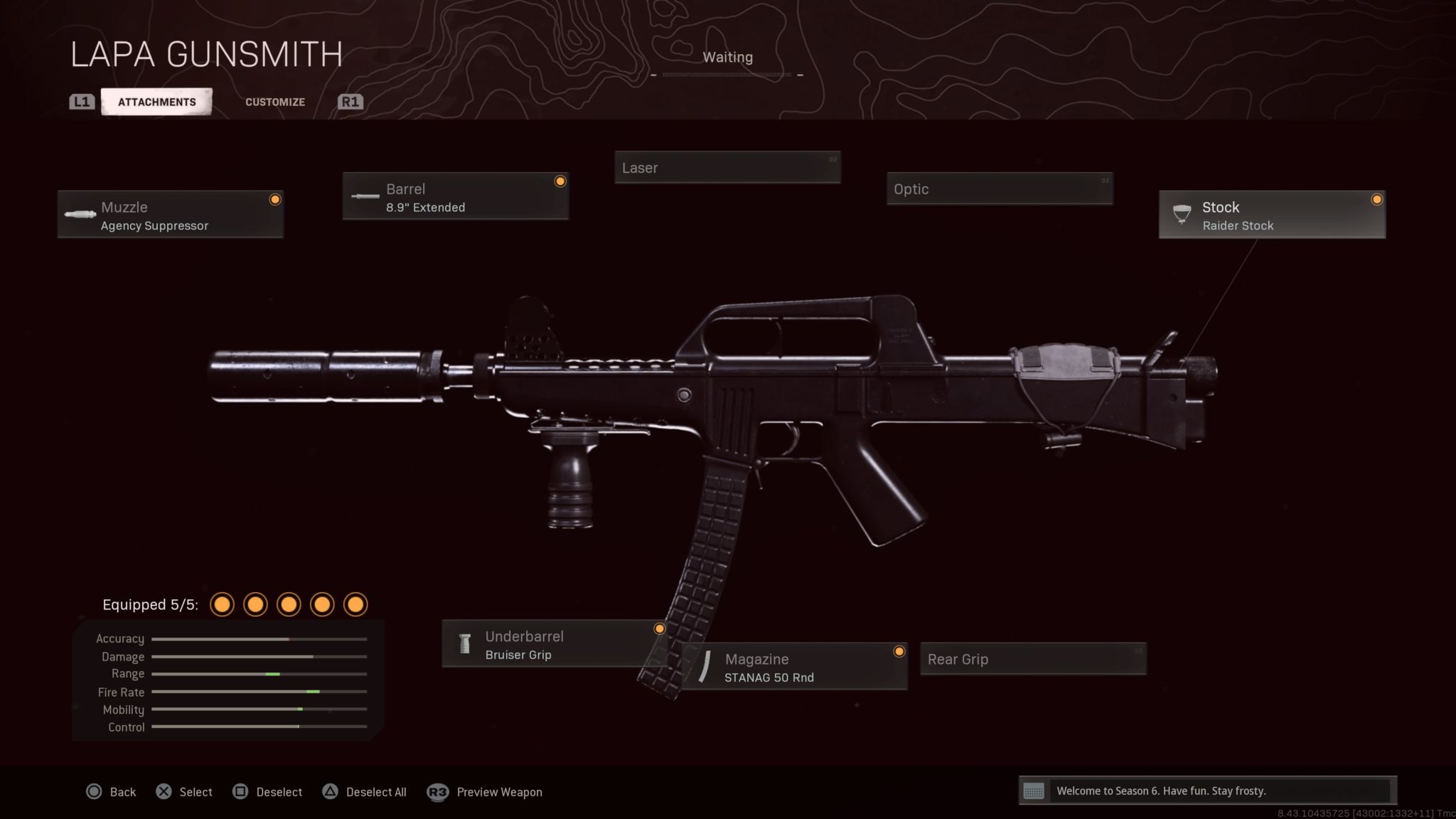1456x819 pixels.
Task: Click the L1 shoulder button prompt icon
Action: (x=81, y=101)
